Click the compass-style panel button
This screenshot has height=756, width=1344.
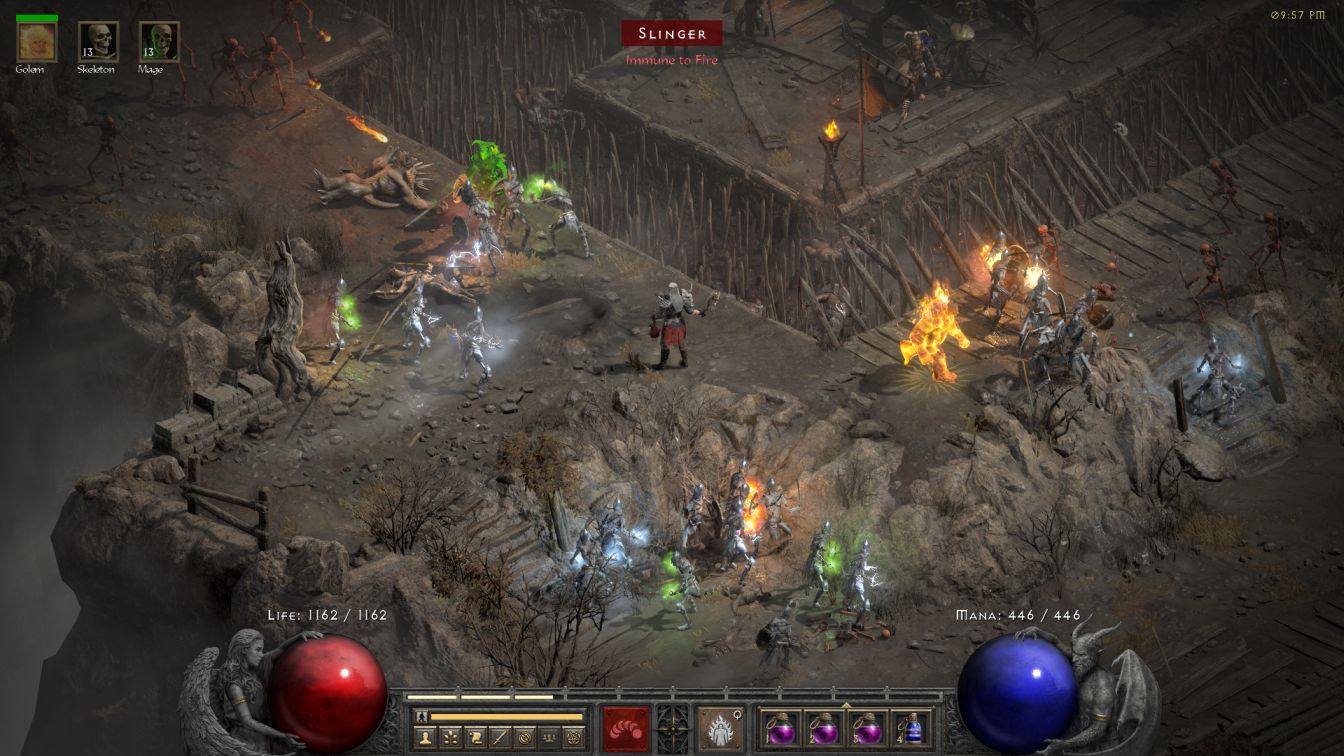524,738
